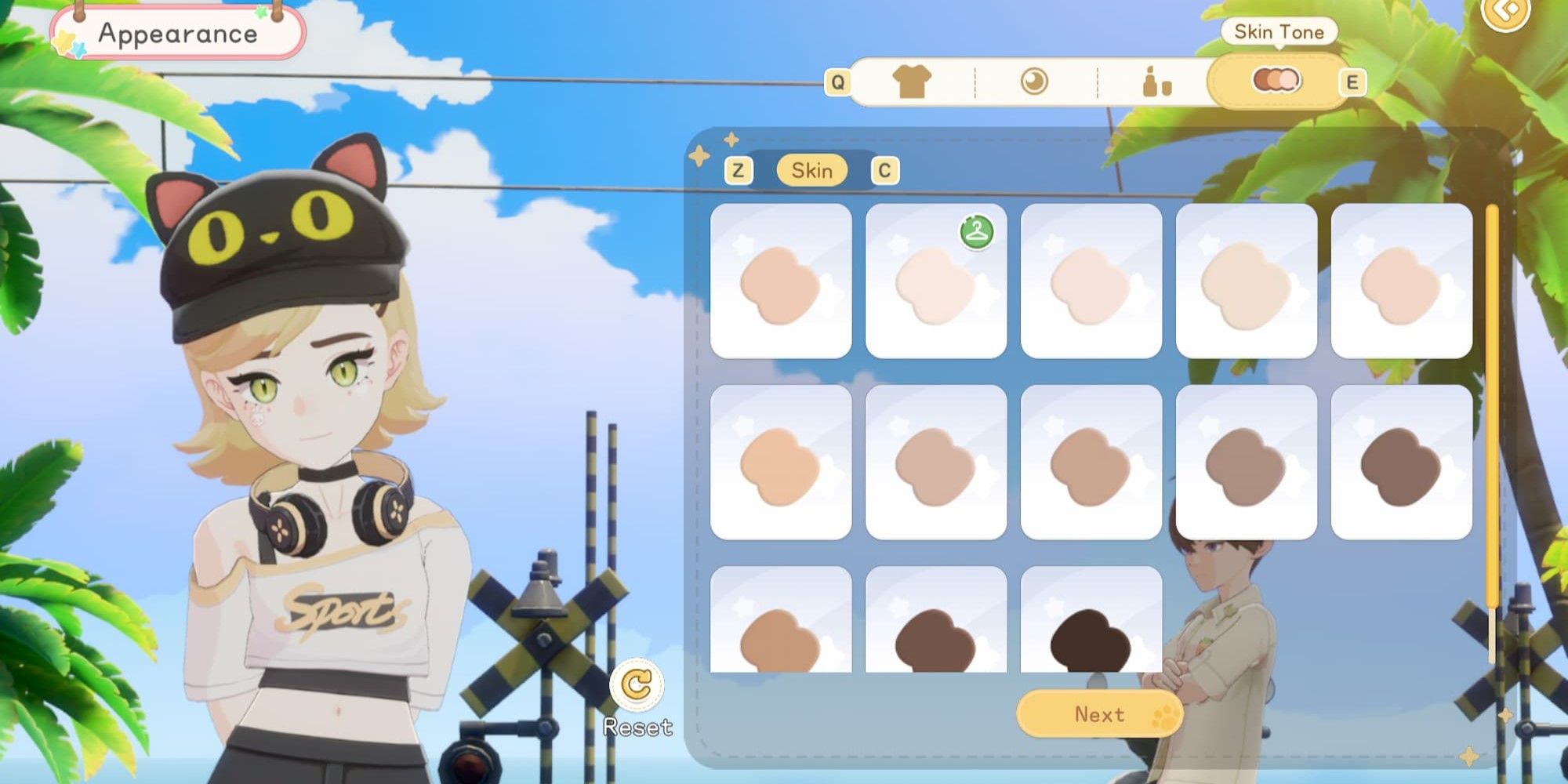The image size is (1568, 784).
Task: Open the Makeup customization category
Action: coord(1156,81)
